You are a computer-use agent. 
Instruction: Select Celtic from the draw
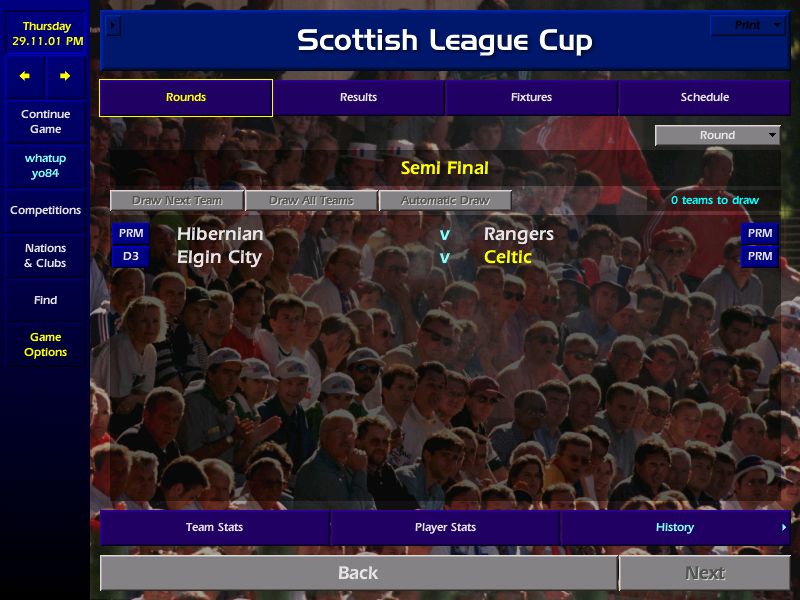(x=508, y=257)
